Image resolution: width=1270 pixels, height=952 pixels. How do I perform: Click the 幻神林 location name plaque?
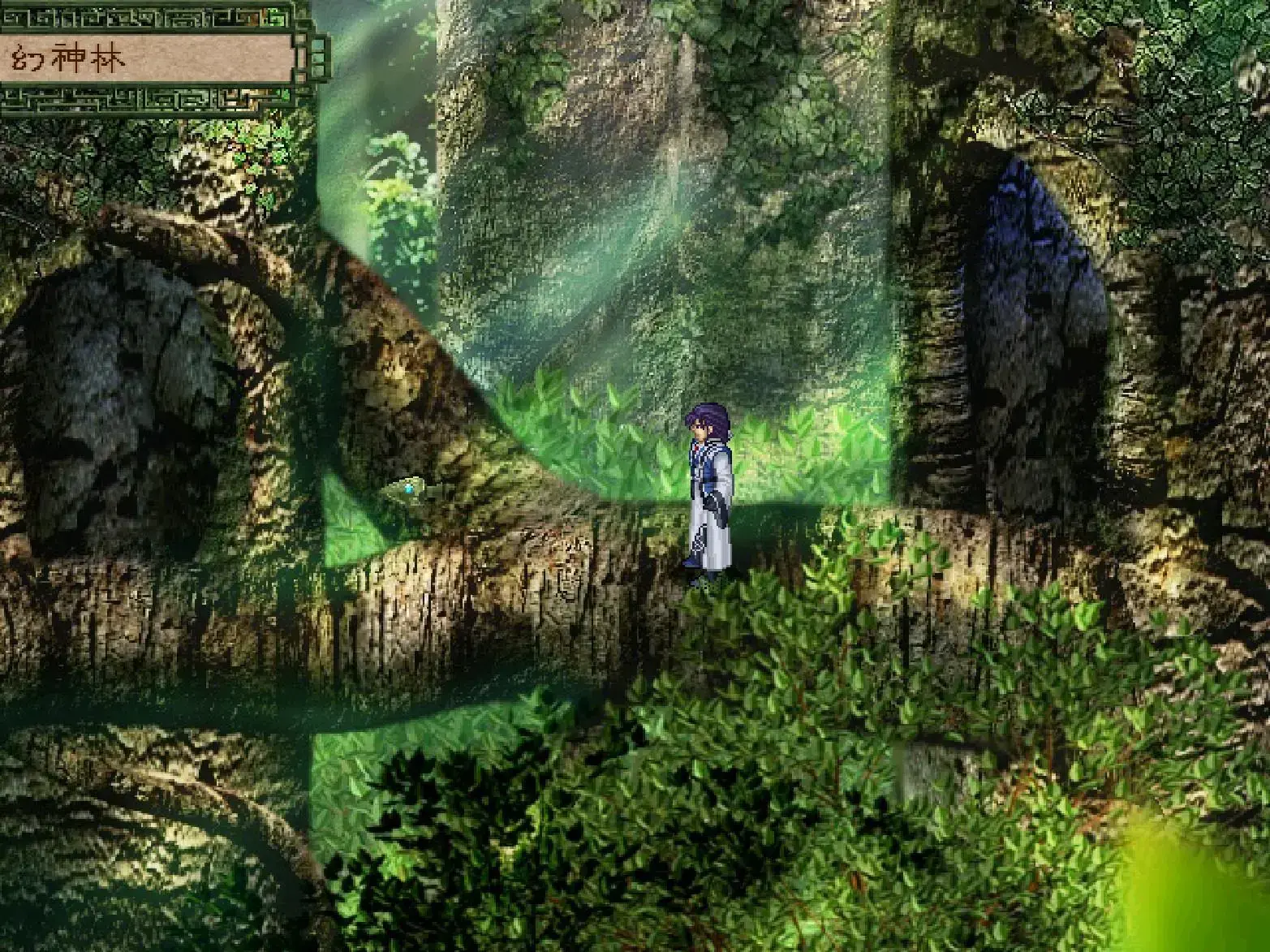(146, 55)
